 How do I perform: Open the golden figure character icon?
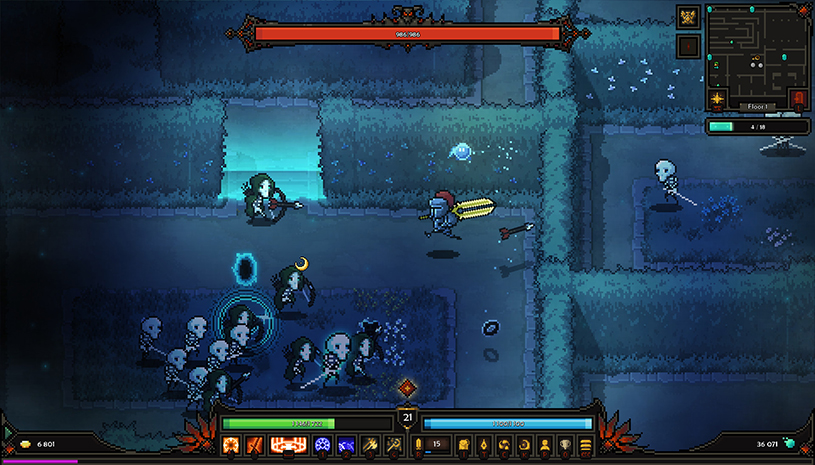point(545,444)
